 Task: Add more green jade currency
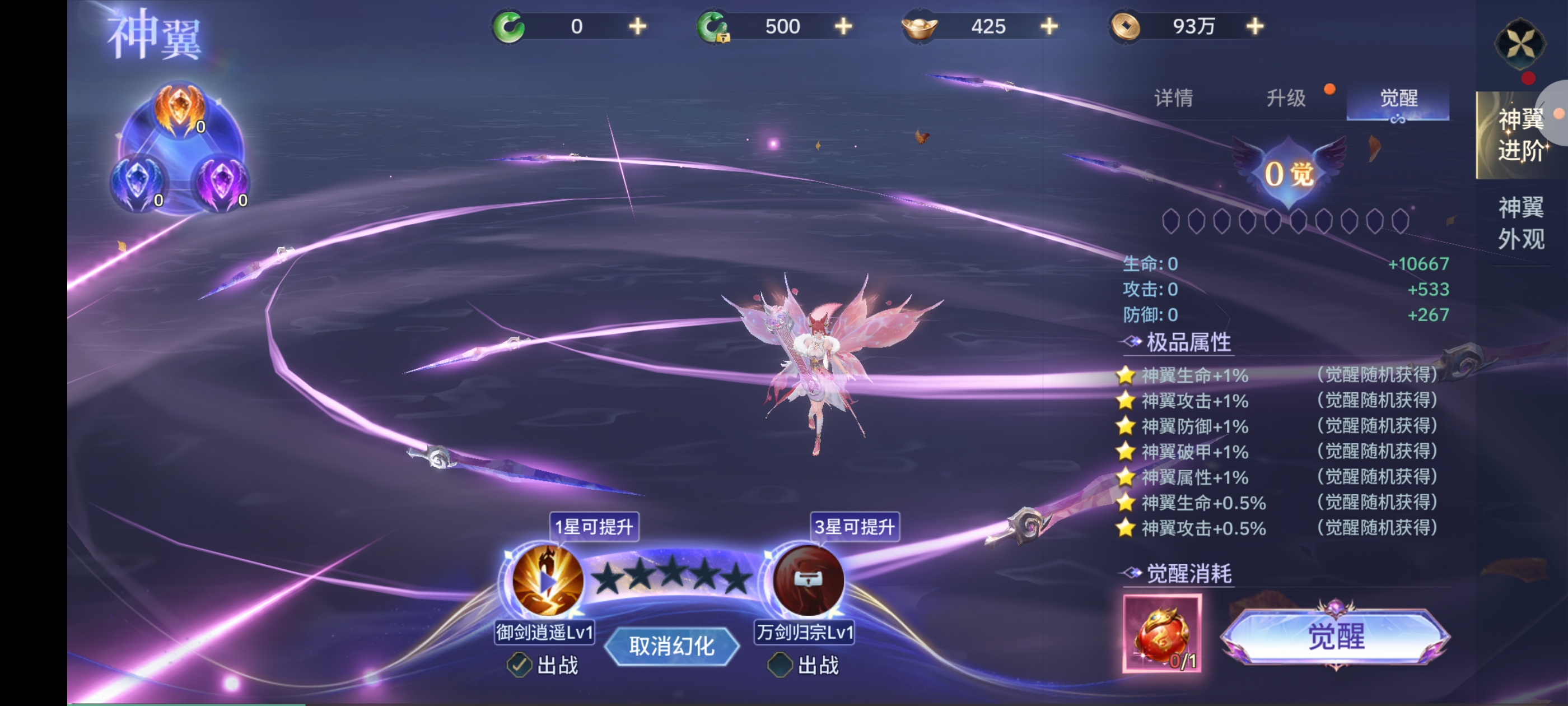(x=637, y=26)
